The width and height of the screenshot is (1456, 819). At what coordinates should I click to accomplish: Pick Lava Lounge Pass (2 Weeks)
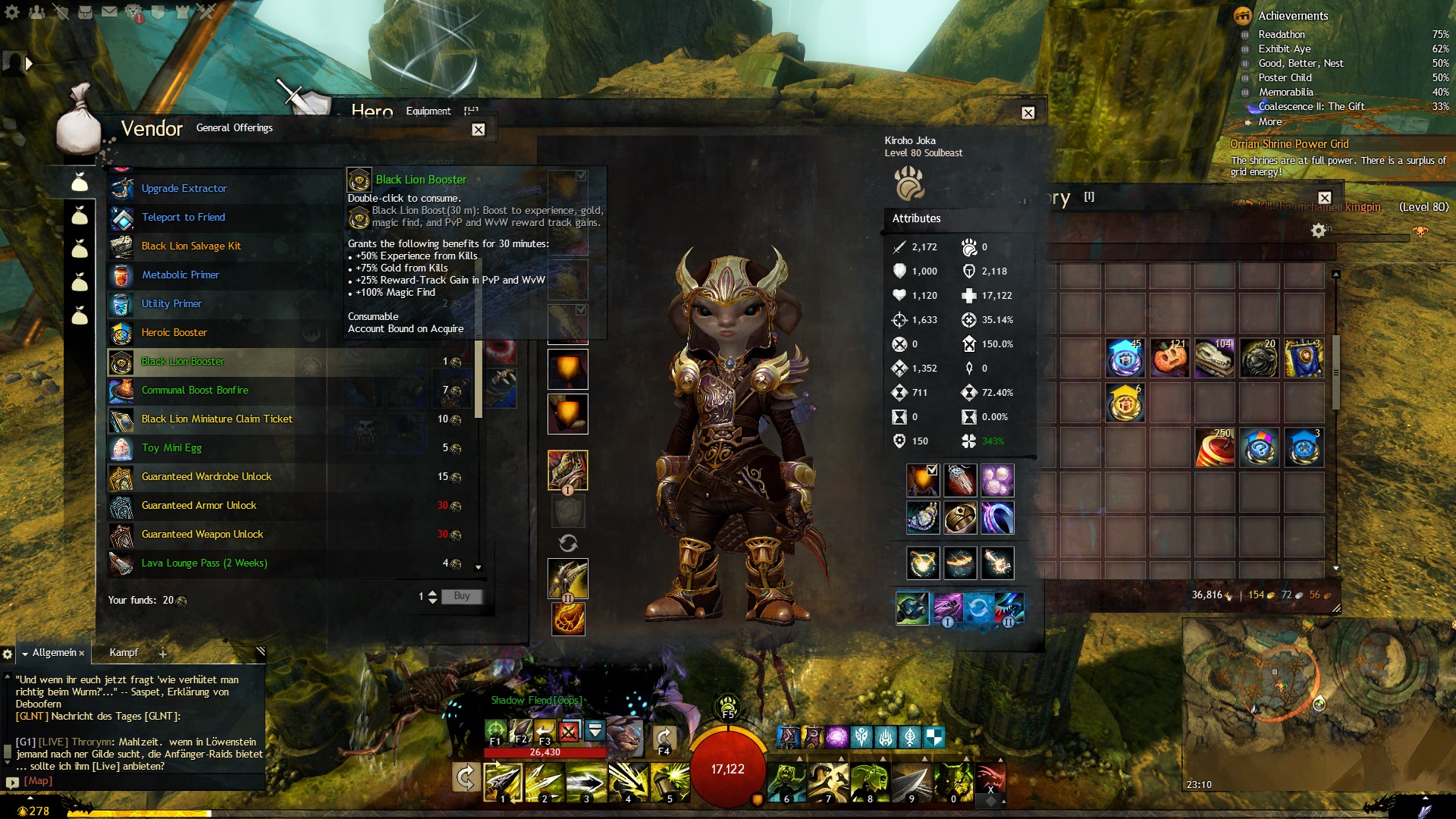point(205,563)
